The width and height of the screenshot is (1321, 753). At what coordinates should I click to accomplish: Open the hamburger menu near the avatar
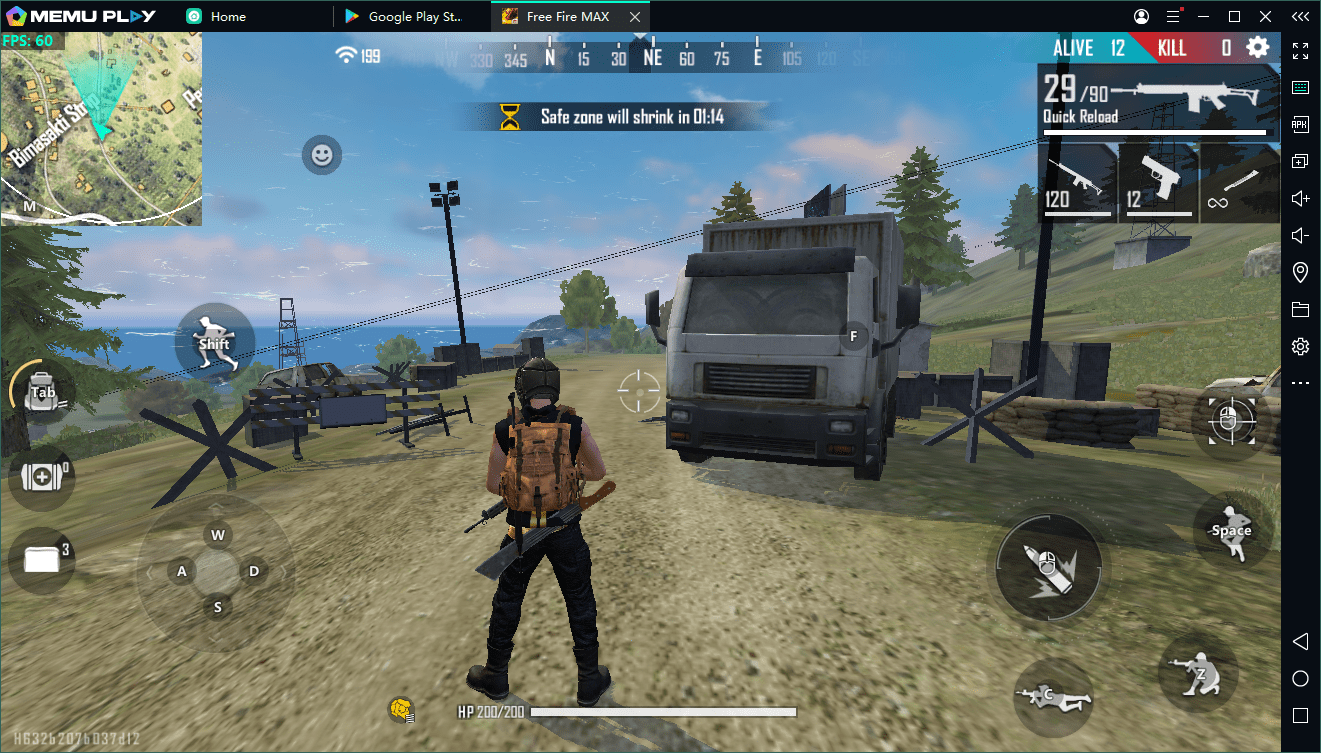(x=1174, y=16)
